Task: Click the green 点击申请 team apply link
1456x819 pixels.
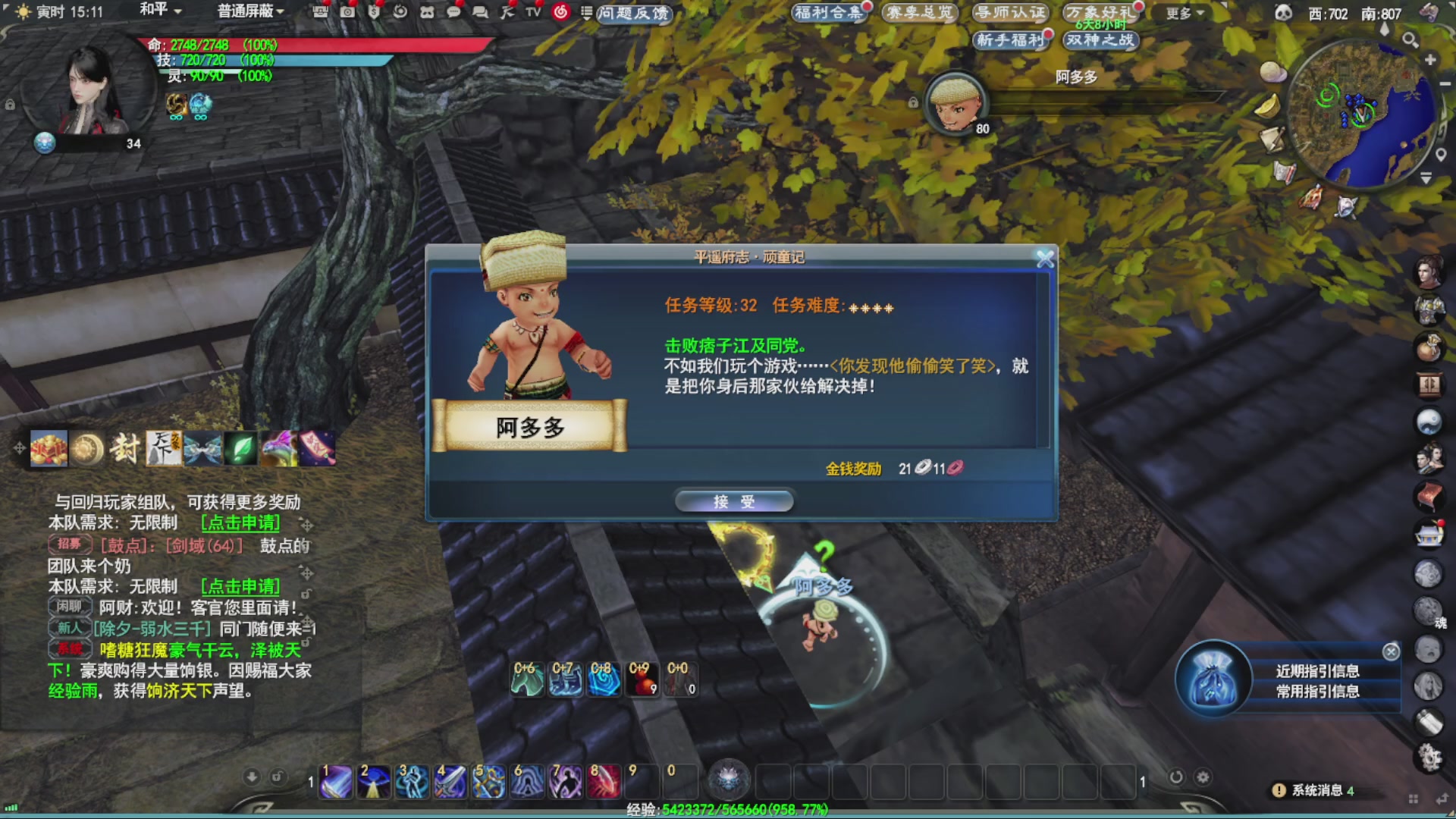Action: tap(240, 522)
